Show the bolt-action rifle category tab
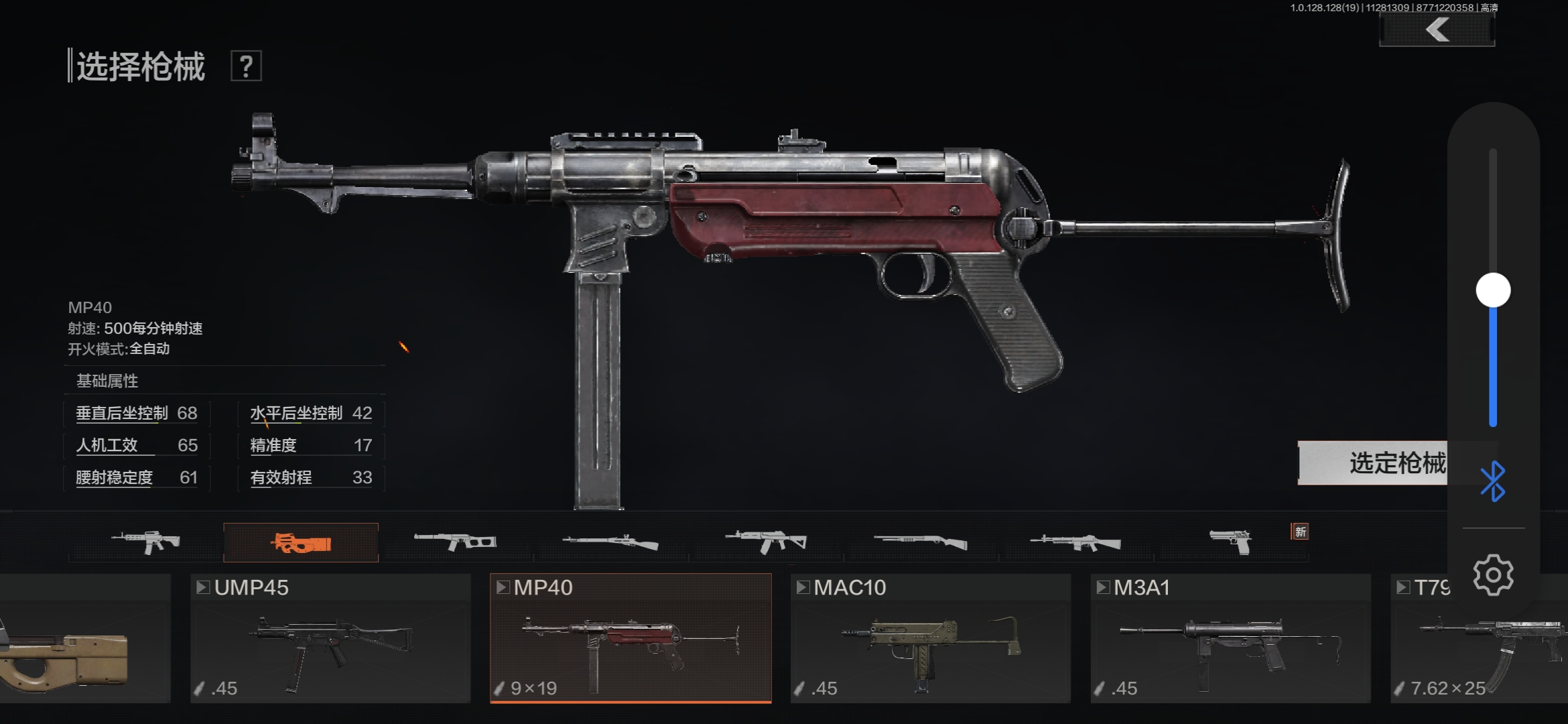 610,542
